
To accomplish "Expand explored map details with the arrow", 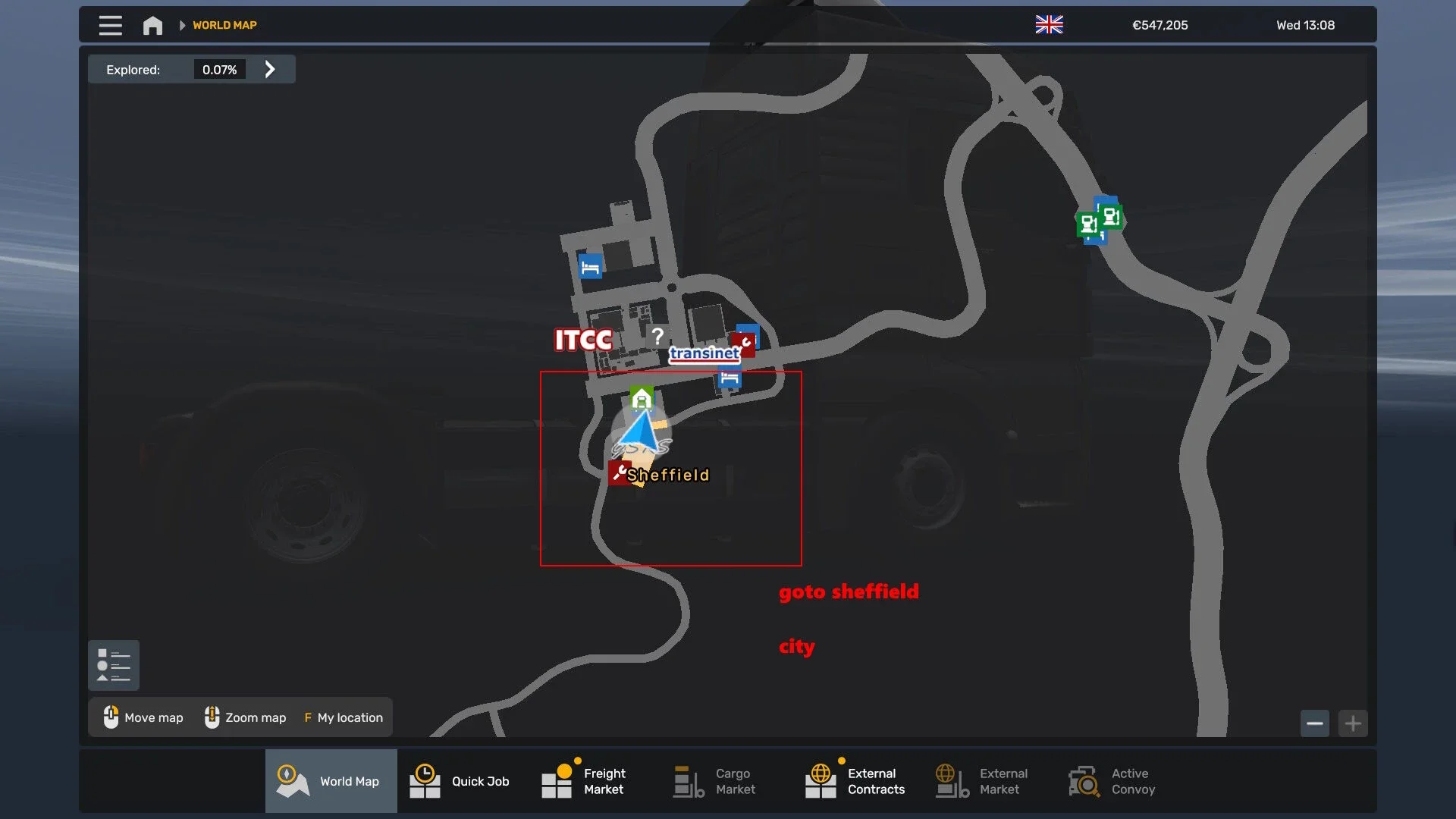I will (269, 69).
